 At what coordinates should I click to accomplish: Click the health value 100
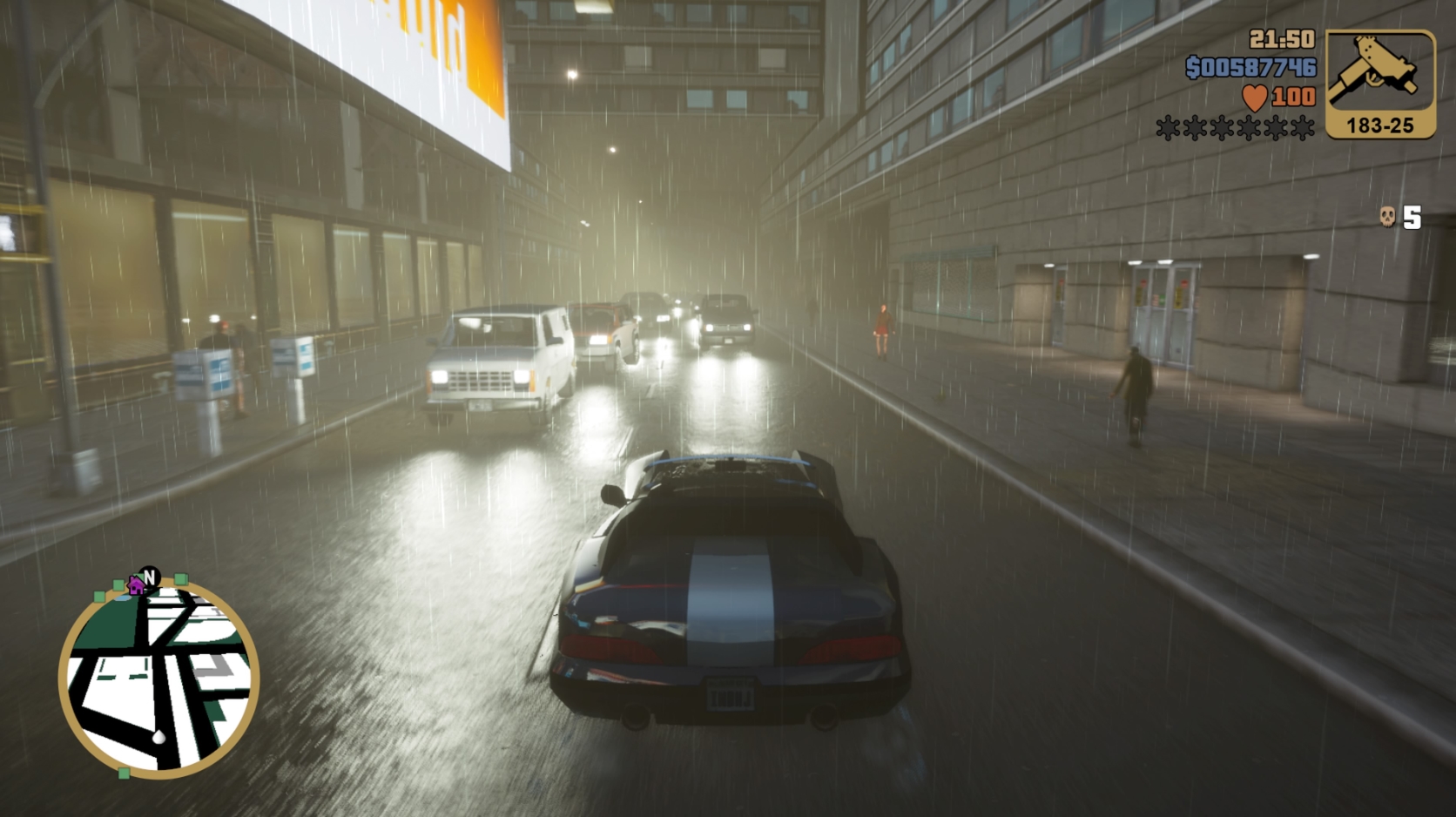(x=1291, y=98)
